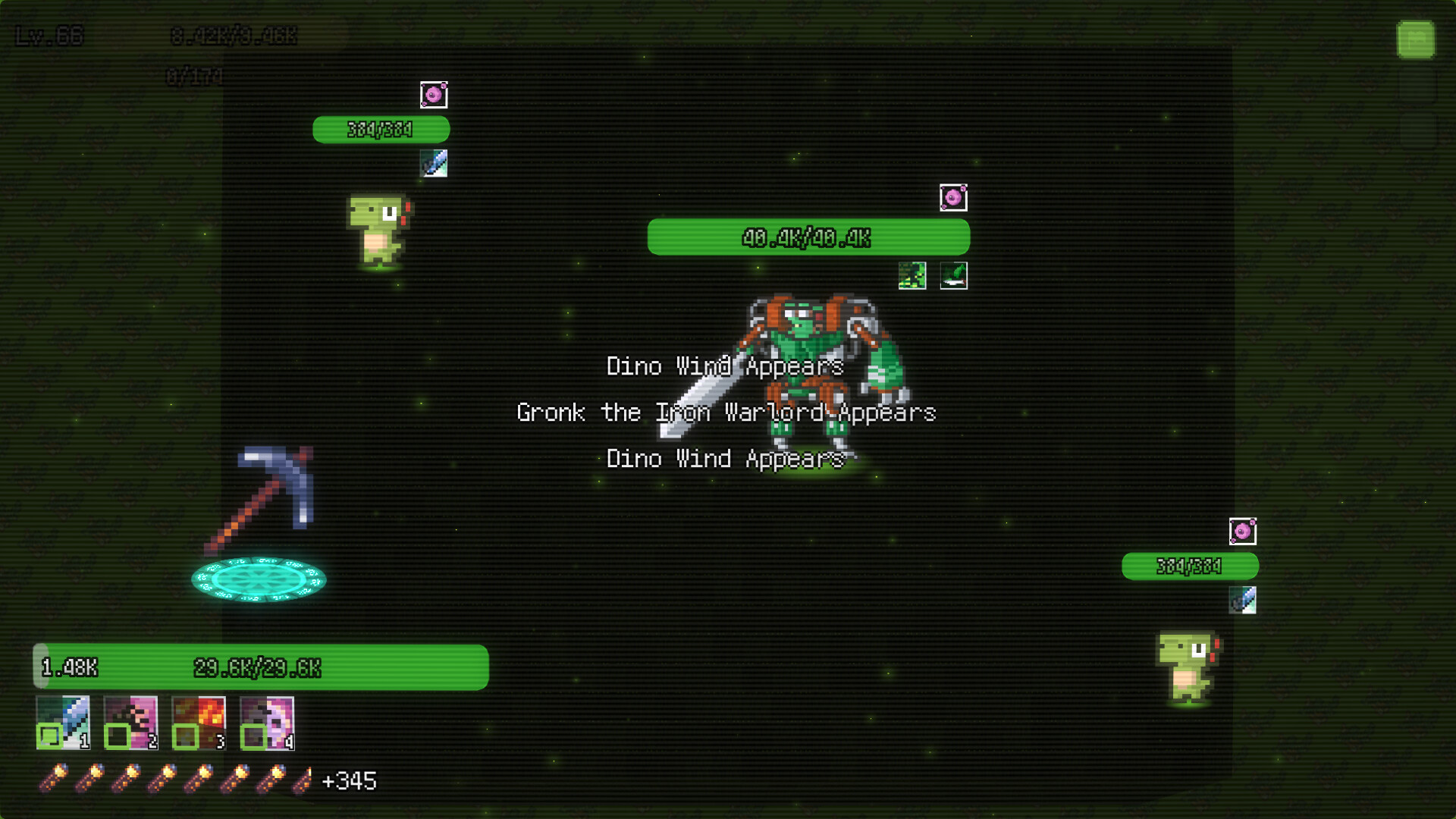This screenshot has width=1456, height=819.
Task: Click the sword buff icon above left dino
Action: tap(435, 163)
